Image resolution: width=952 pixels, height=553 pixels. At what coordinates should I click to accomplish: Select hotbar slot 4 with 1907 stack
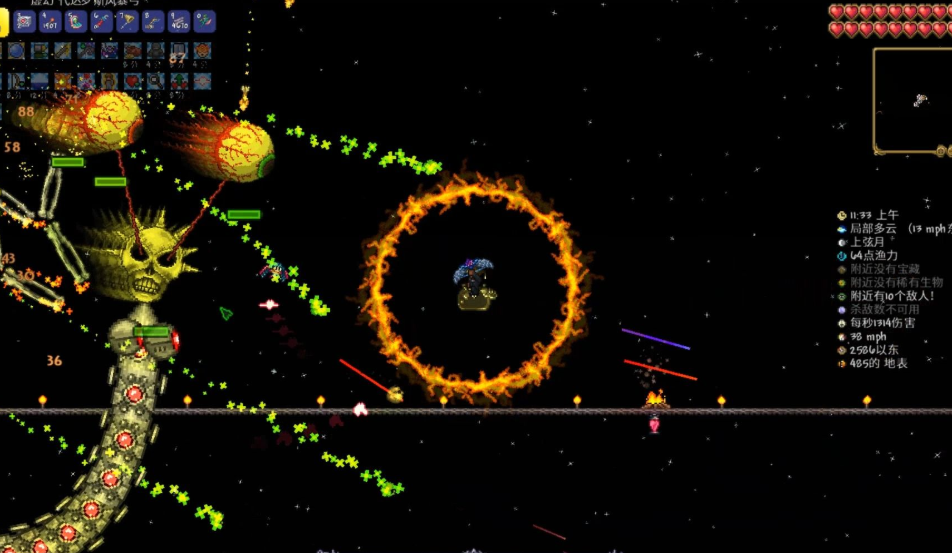pyautogui.click(x=51, y=20)
